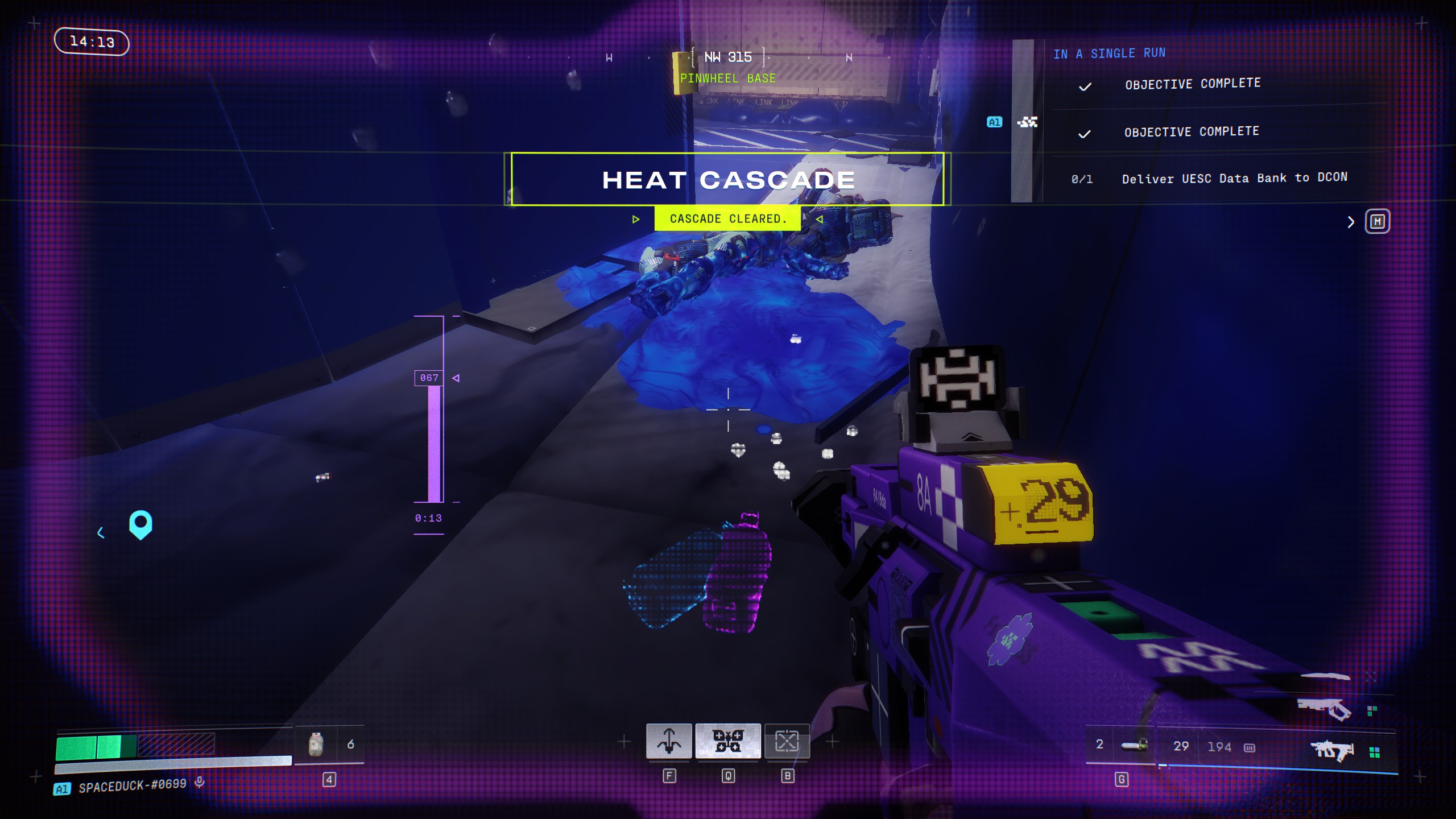This screenshot has height=819, width=1456.
Task: Activate the ability icon above the F key
Action: pyautogui.click(x=669, y=741)
